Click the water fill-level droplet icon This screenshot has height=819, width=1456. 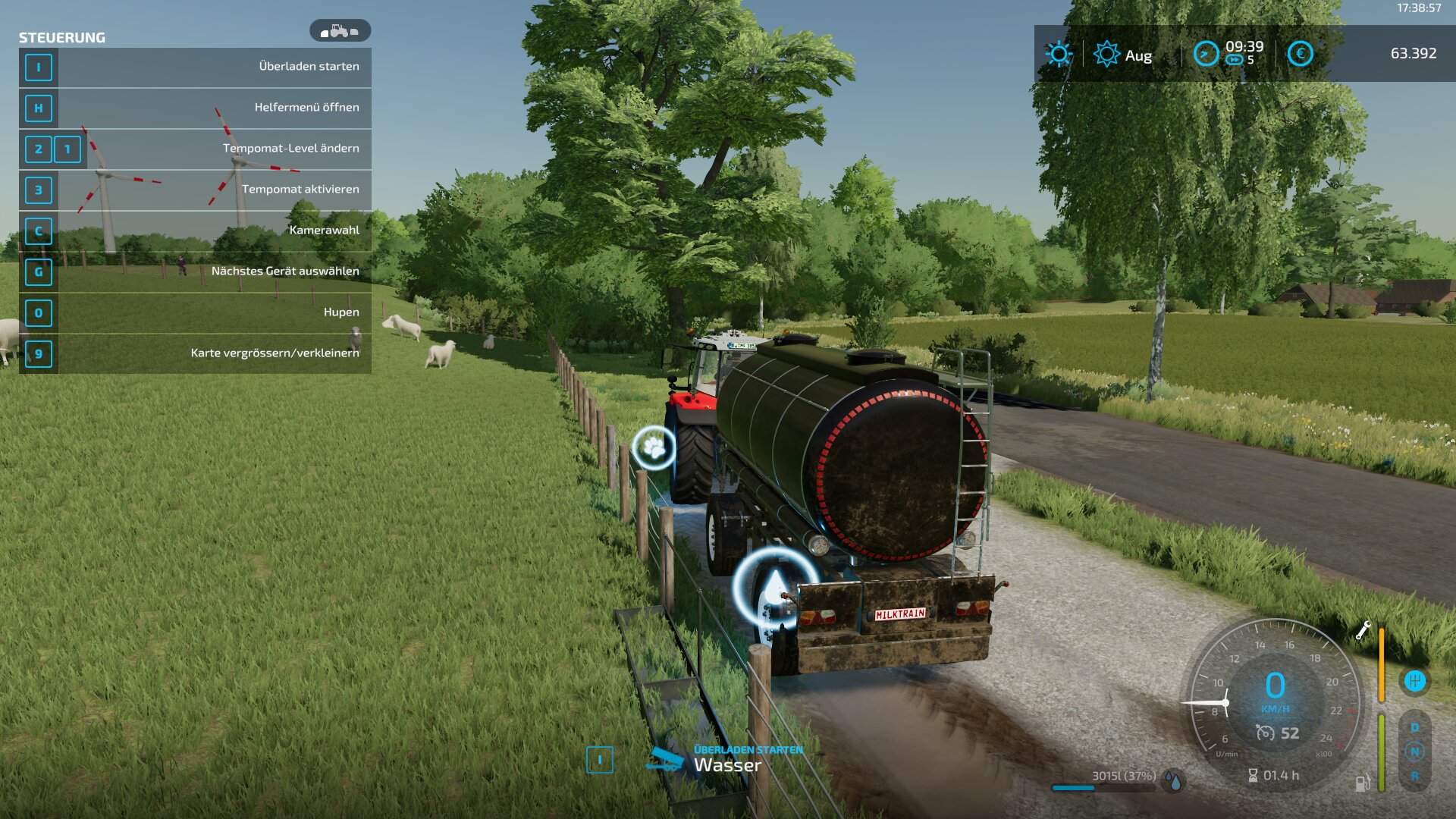coord(1174,780)
